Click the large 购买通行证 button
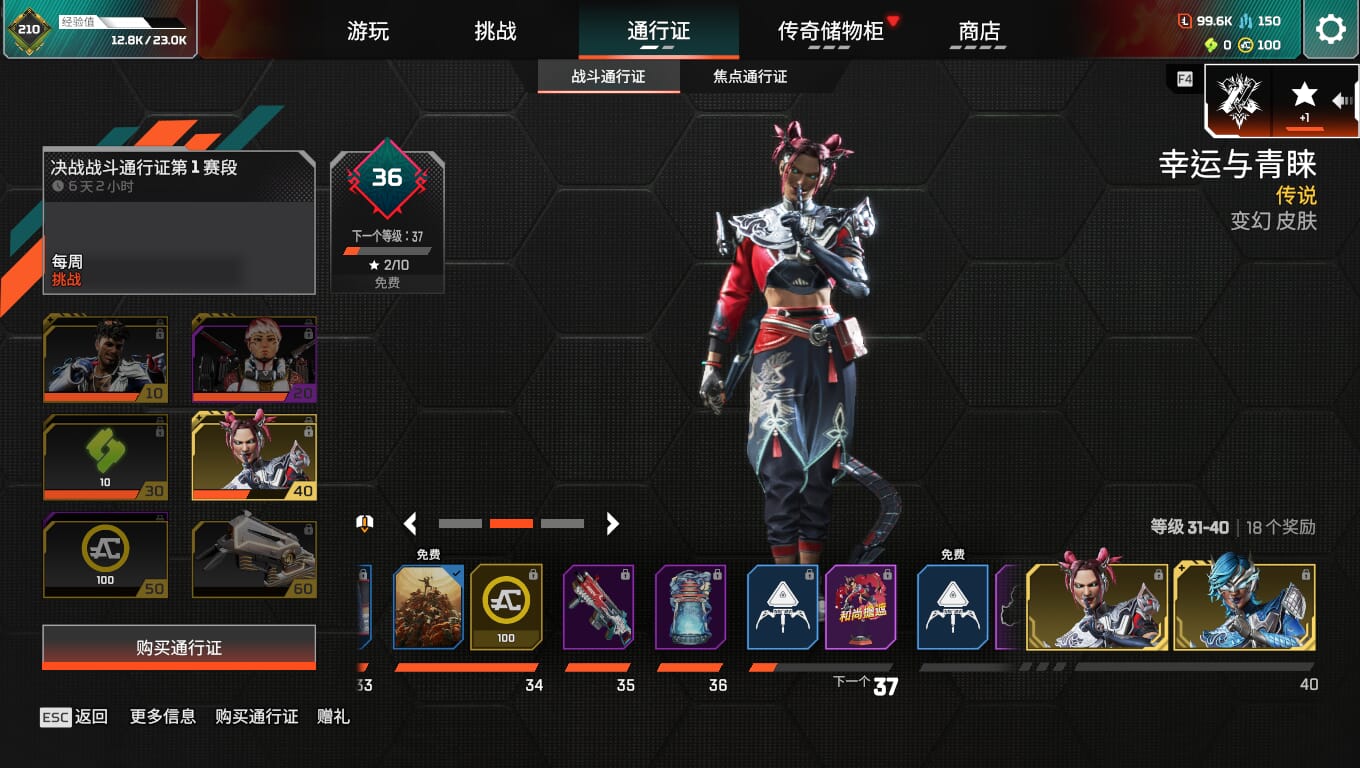Screen dimensions: 1360x768 pos(179,648)
